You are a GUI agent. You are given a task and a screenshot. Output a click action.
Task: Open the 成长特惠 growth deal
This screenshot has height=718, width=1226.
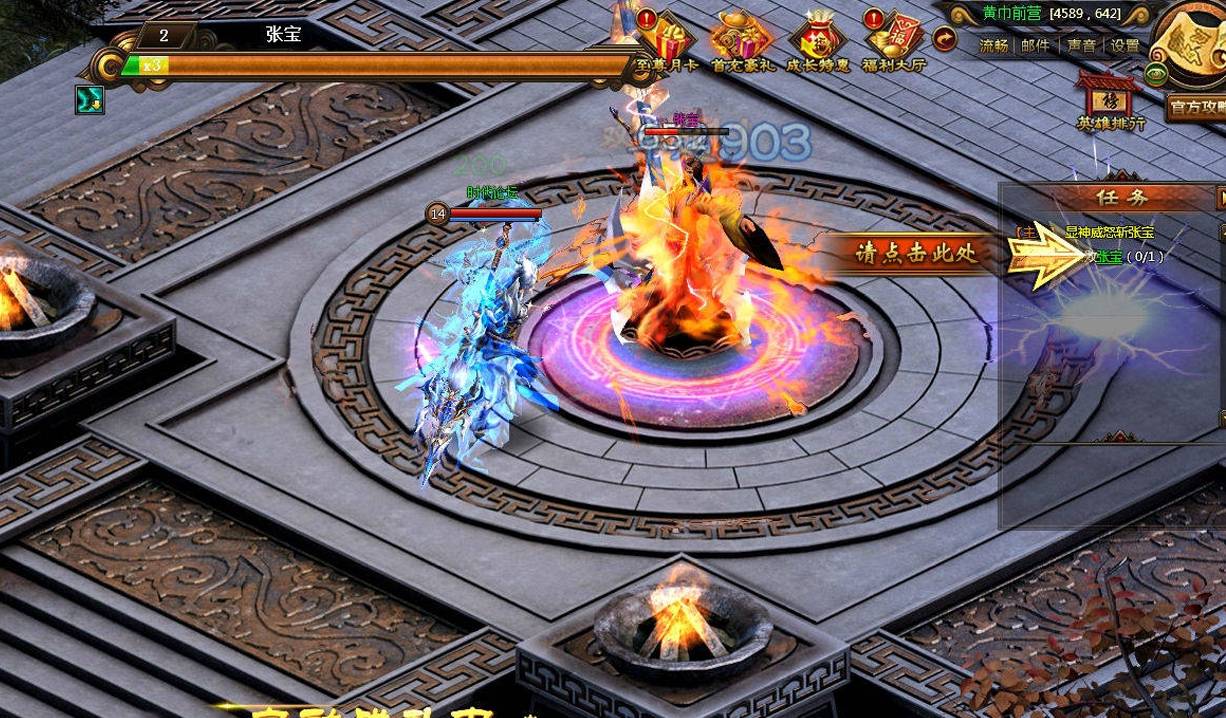tap(817, 42)
